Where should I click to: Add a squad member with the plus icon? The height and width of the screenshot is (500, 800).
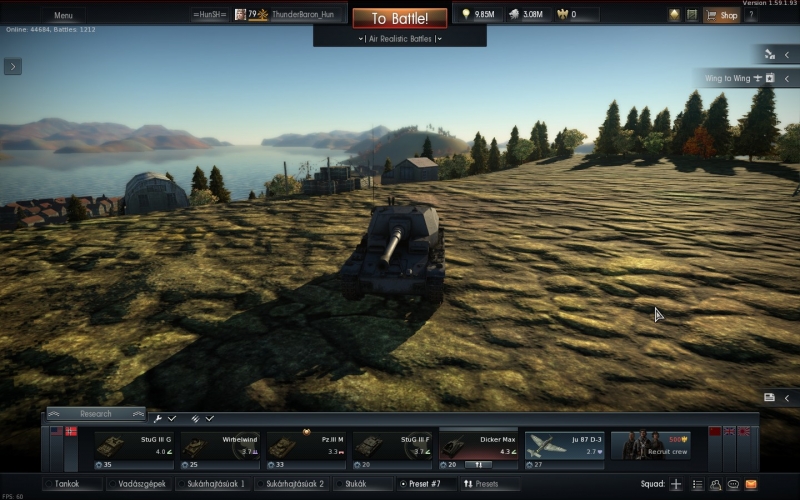click(x=676, y=484)
